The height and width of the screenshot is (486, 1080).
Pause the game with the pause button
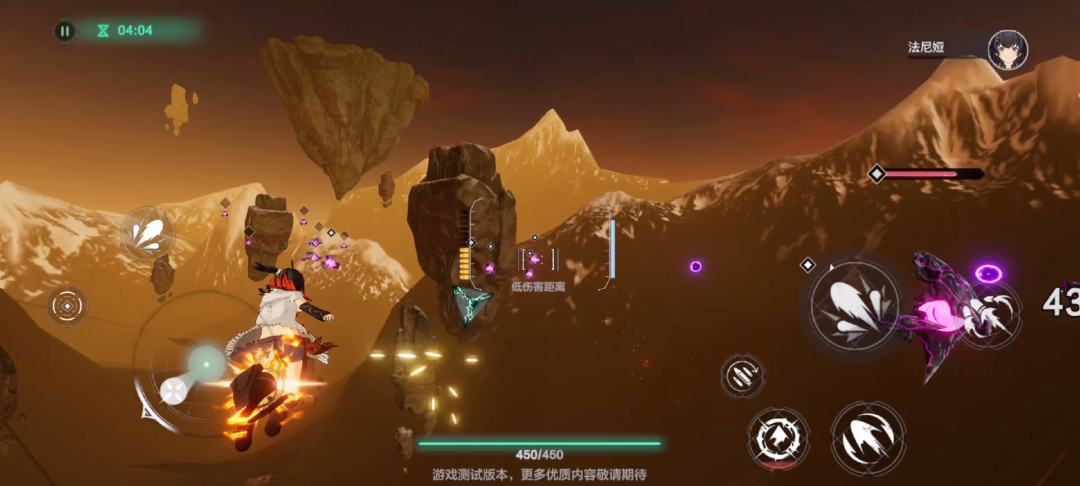65,31
